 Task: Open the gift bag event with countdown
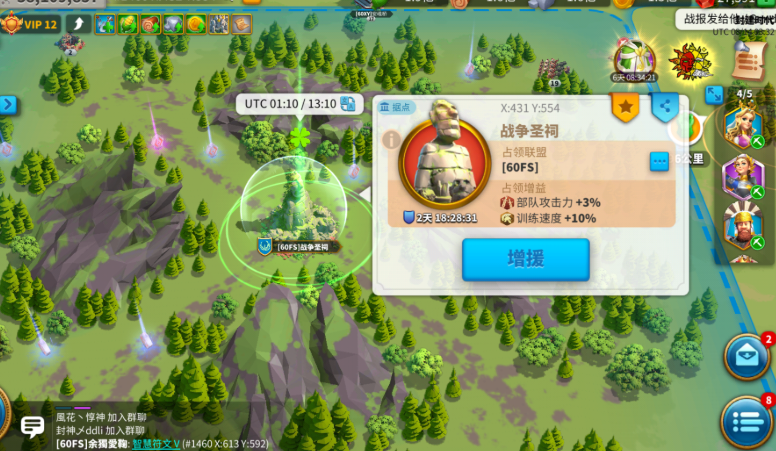[633, 61]
